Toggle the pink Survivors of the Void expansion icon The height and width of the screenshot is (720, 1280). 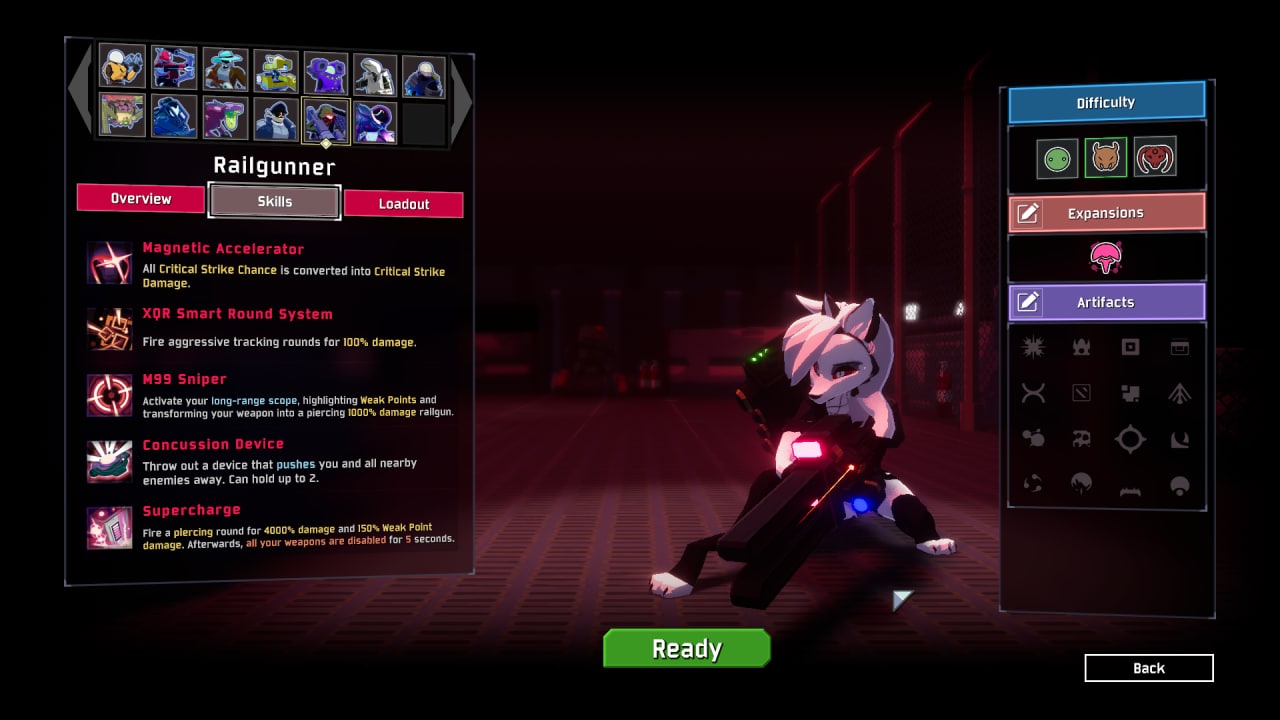click(x=1105, y=258)
